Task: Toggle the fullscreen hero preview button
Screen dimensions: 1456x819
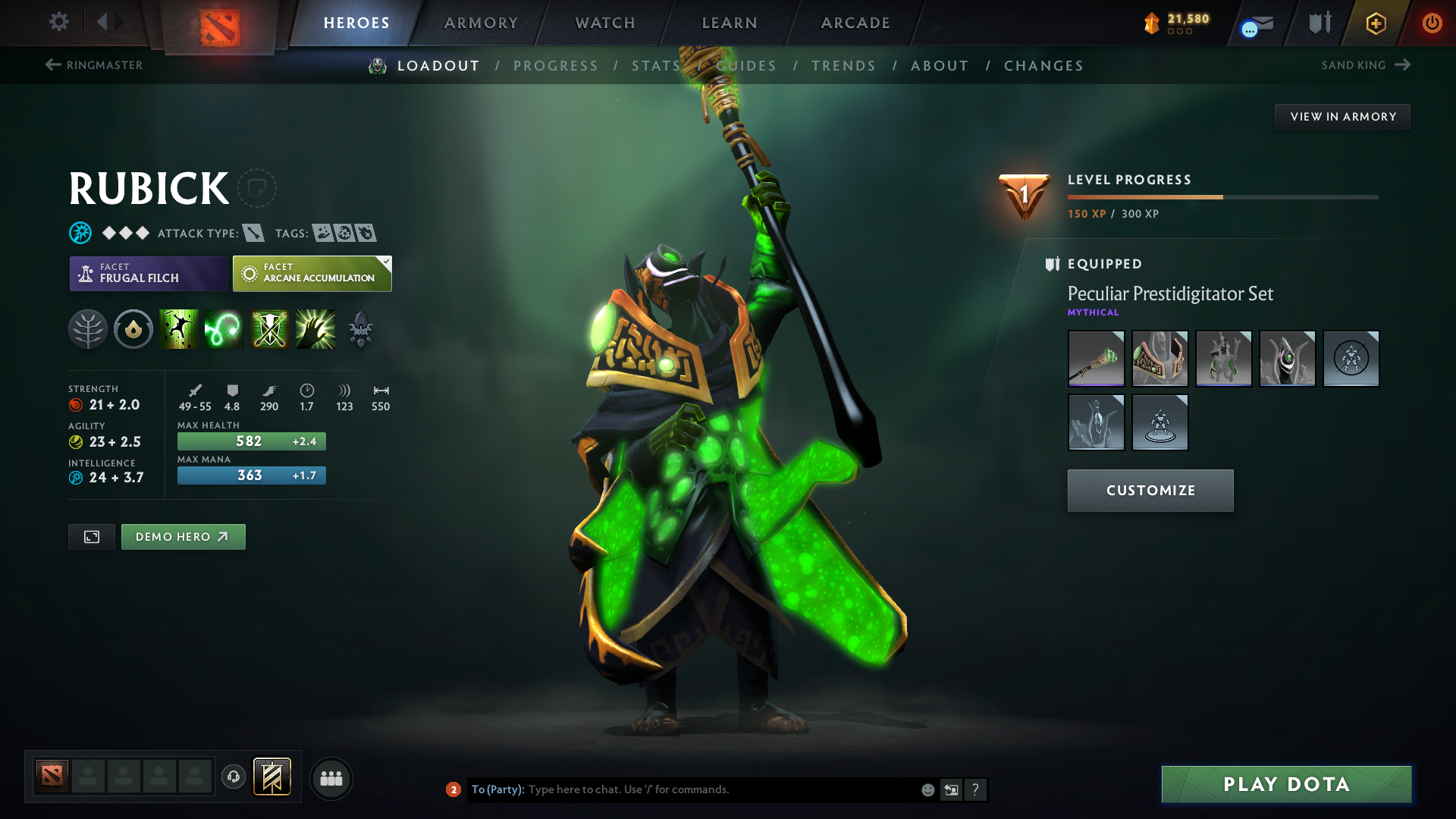Action: tap(91, 536)
